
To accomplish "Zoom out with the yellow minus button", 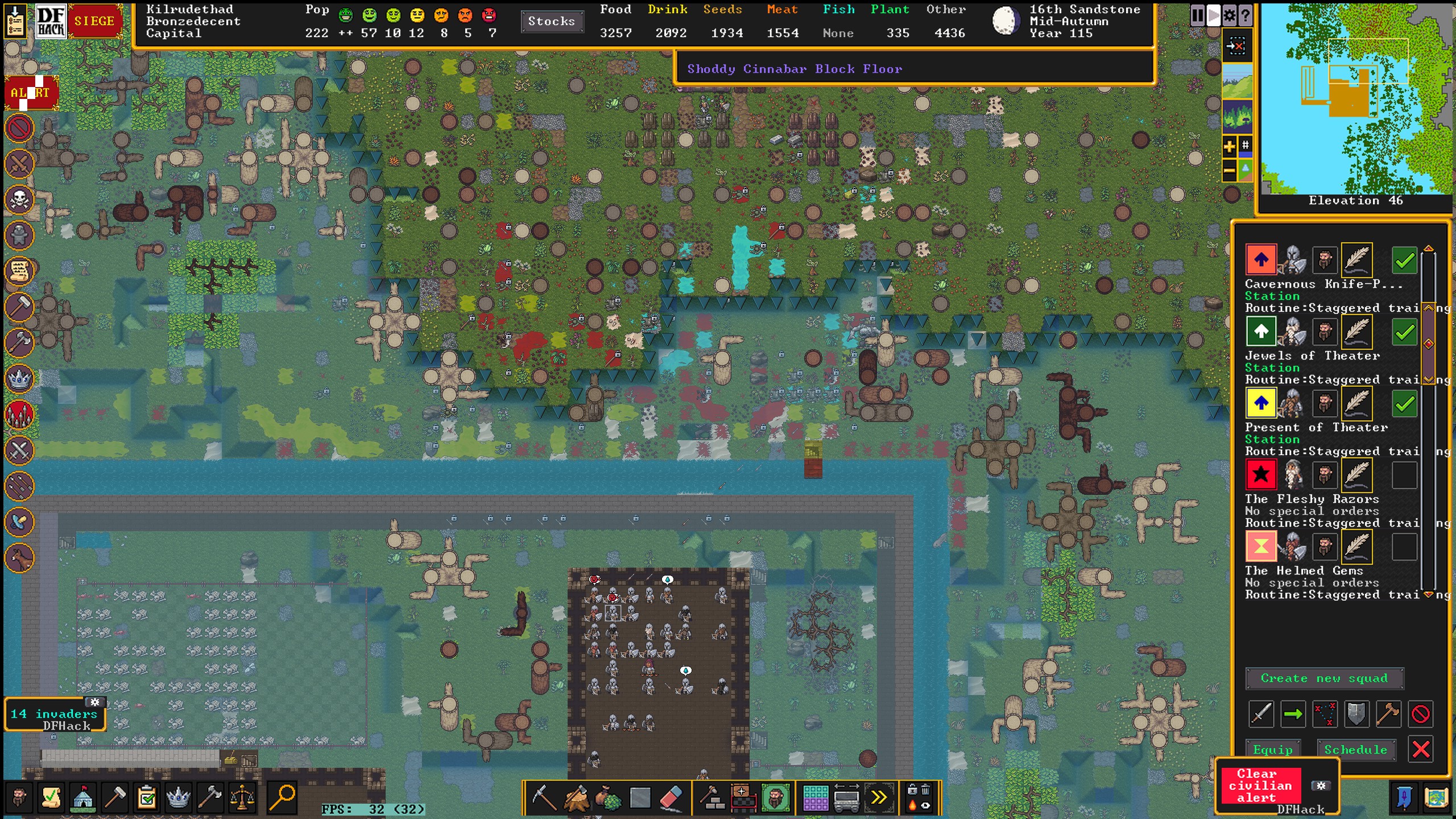I will click(1229, 170).
